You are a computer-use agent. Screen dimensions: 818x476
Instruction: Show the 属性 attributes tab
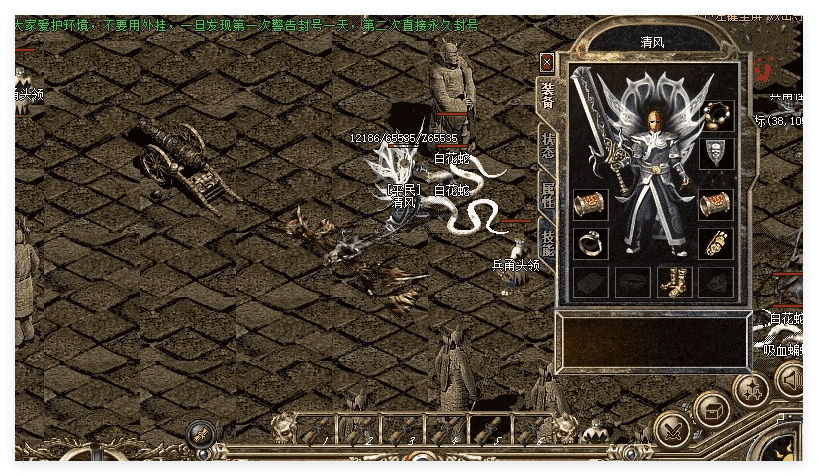(x=548, y=195)
